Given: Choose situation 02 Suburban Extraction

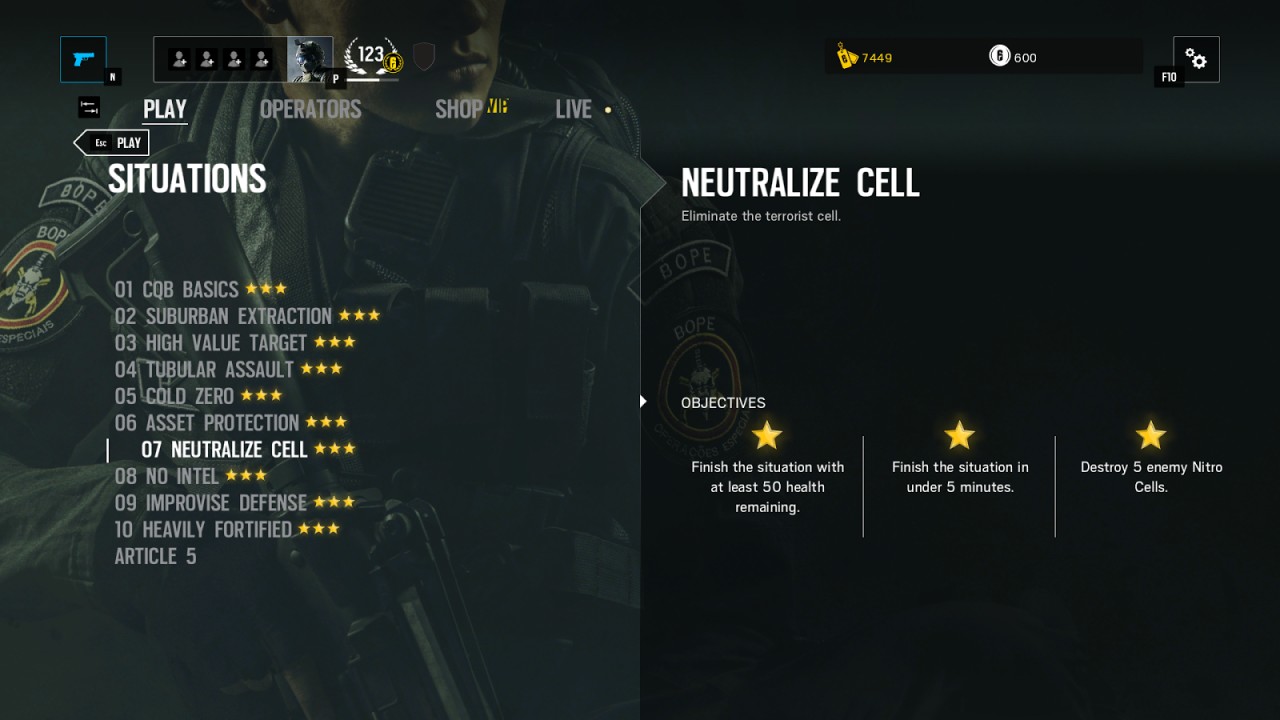Looking at the screenshot, I should (223, 317).
